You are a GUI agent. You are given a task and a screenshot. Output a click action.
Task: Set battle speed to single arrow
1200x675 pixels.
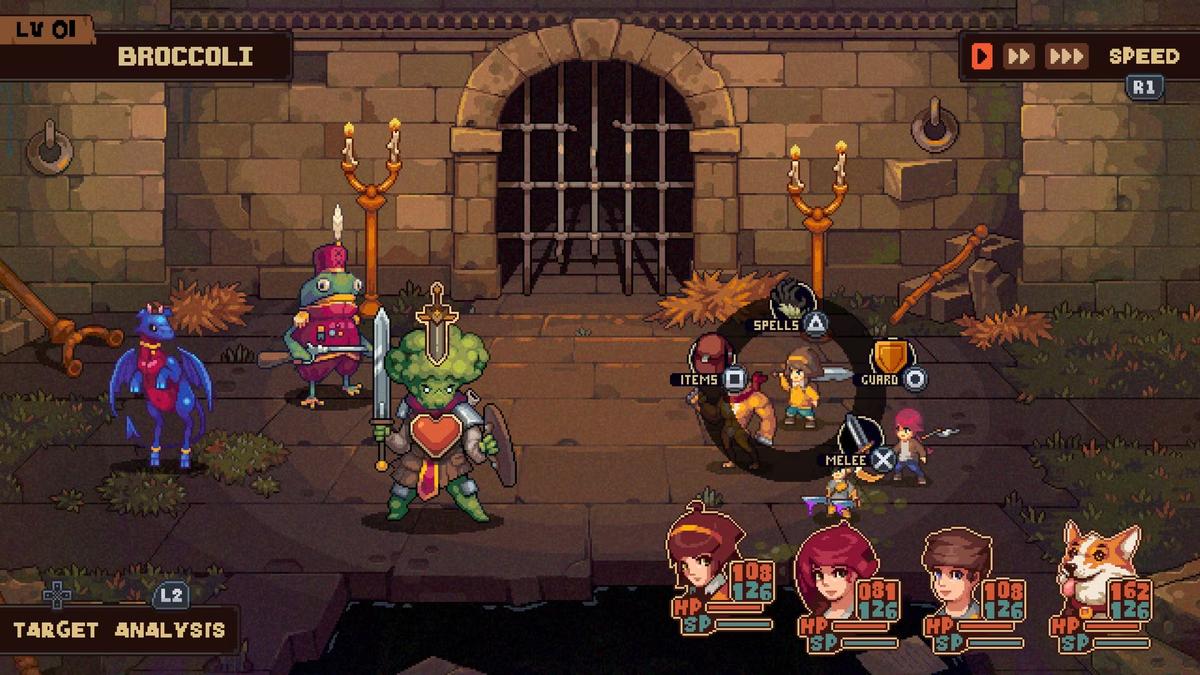[x=982, y=56]
